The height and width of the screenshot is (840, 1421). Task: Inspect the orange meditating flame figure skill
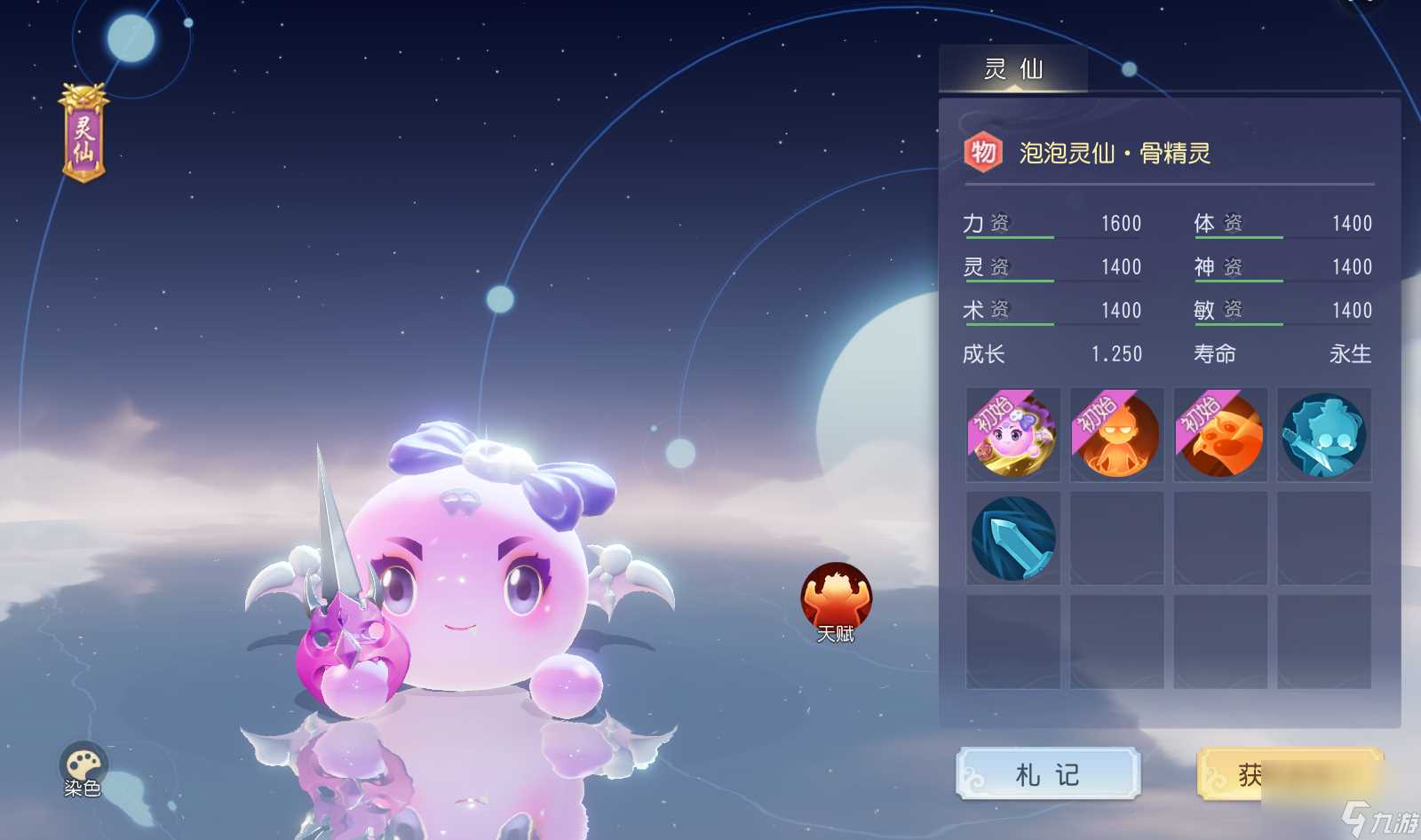click(1116, 435)
